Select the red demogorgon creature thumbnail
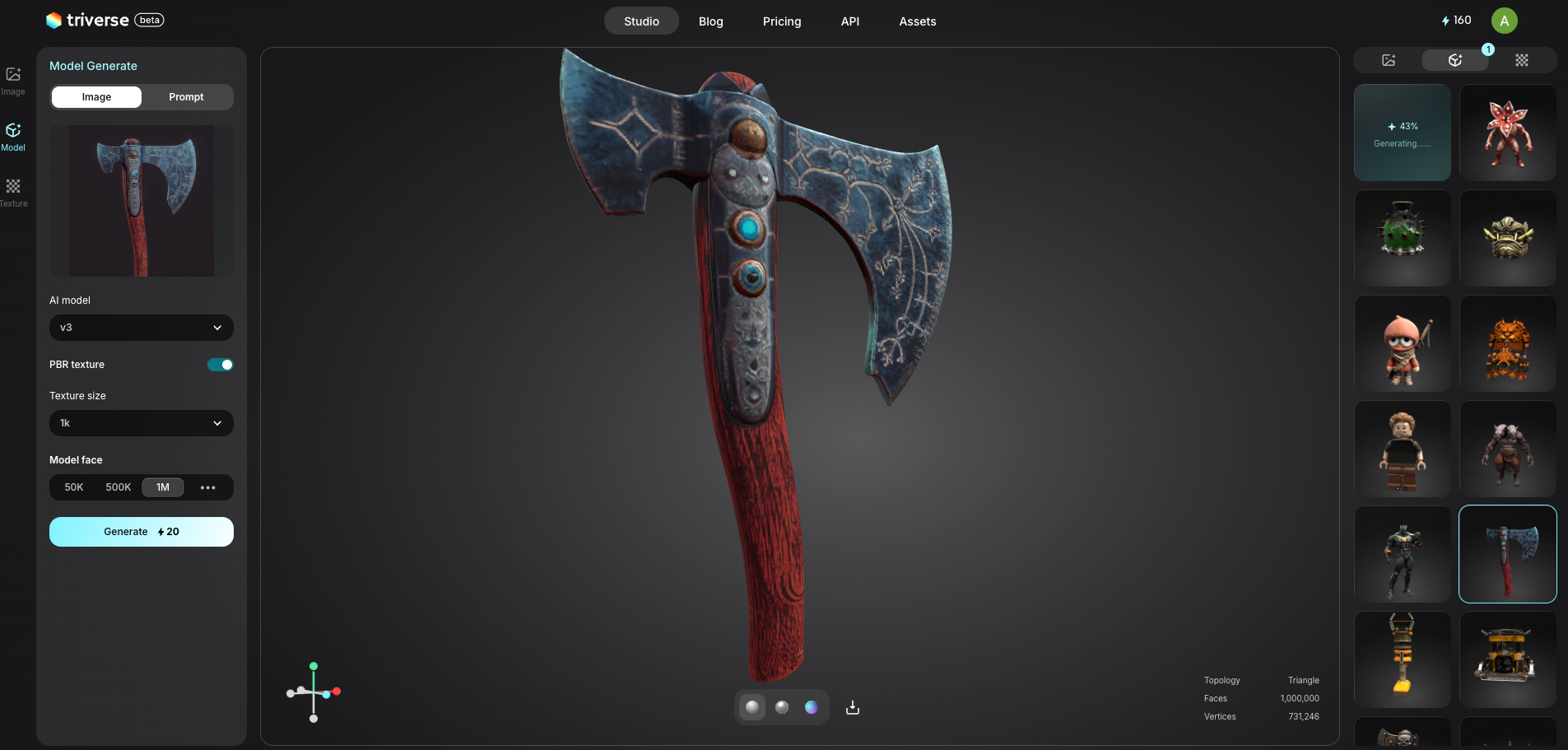Viewport: 1568px width, 750px height. (x=1507, y=133)
